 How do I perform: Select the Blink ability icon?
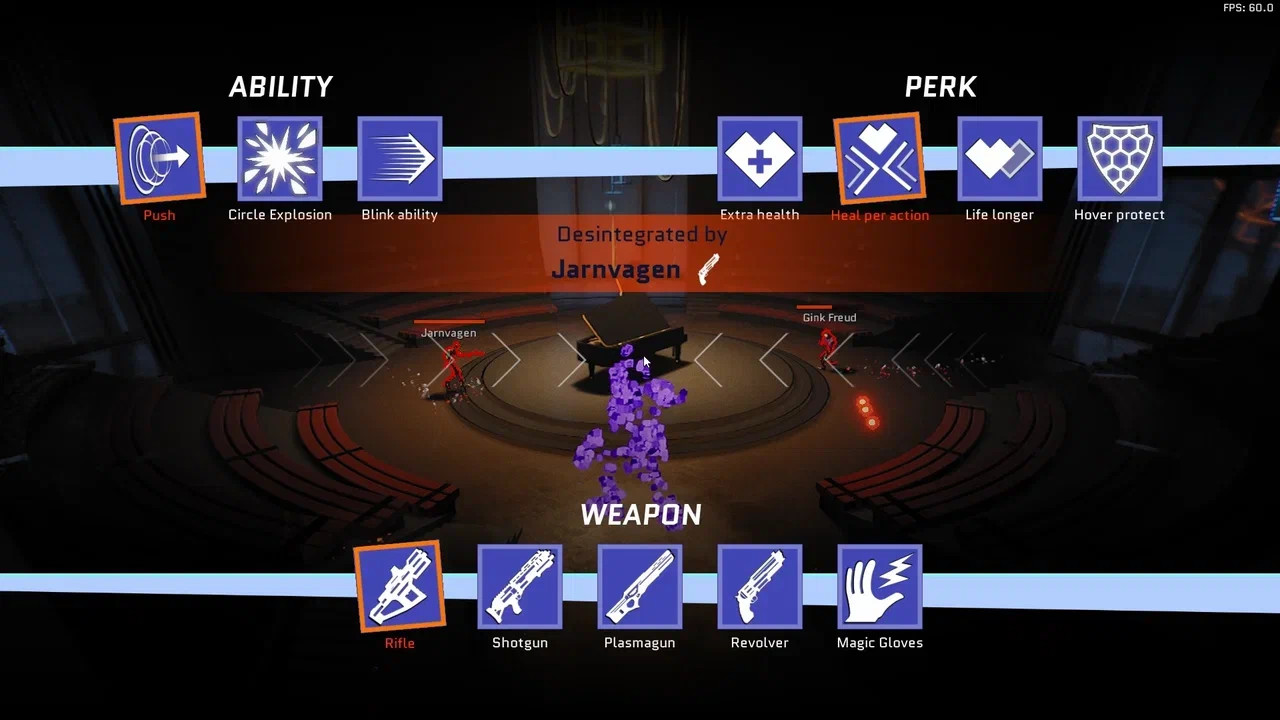coord(400,158)
